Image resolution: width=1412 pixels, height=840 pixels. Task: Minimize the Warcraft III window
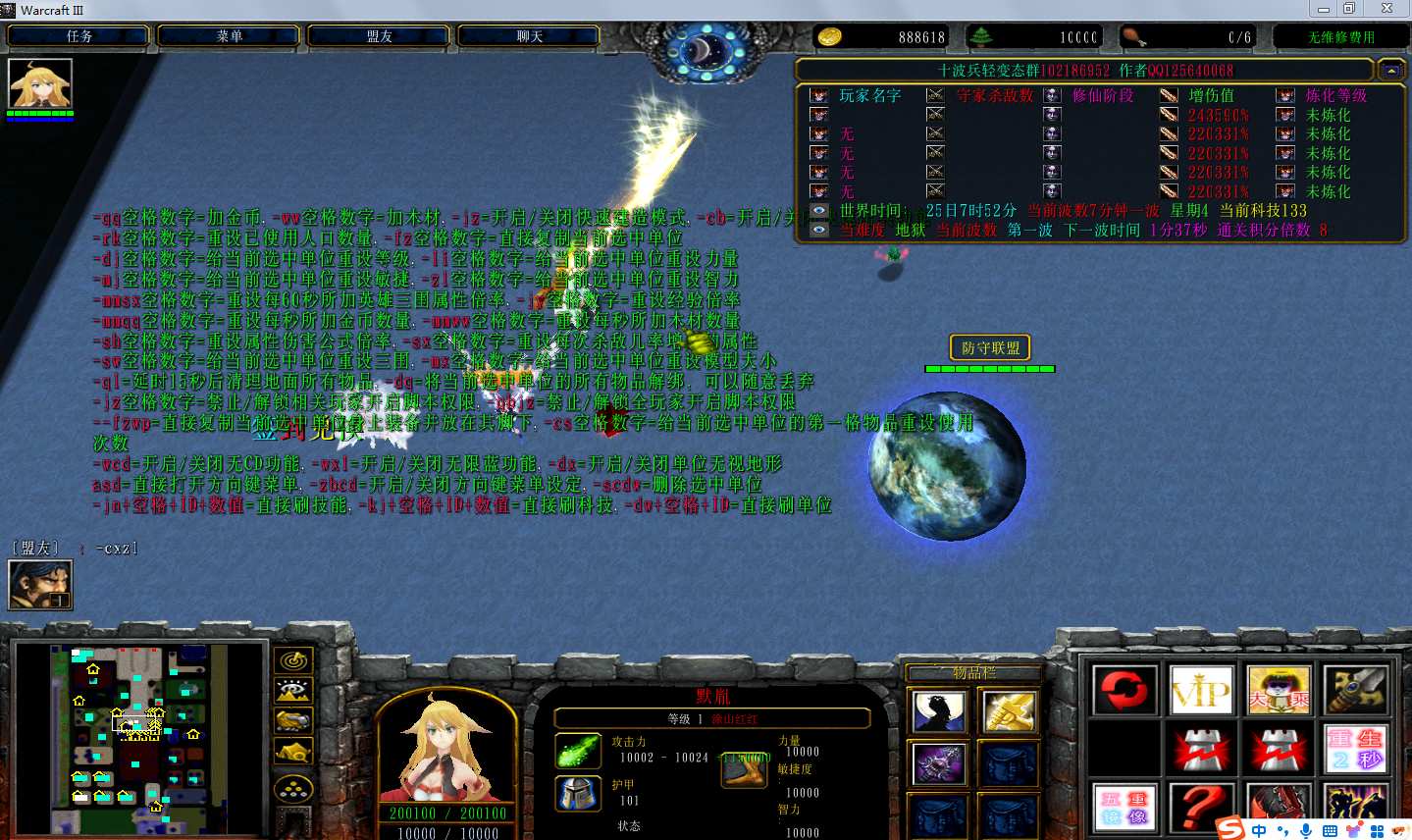[x=1323, y=9]
